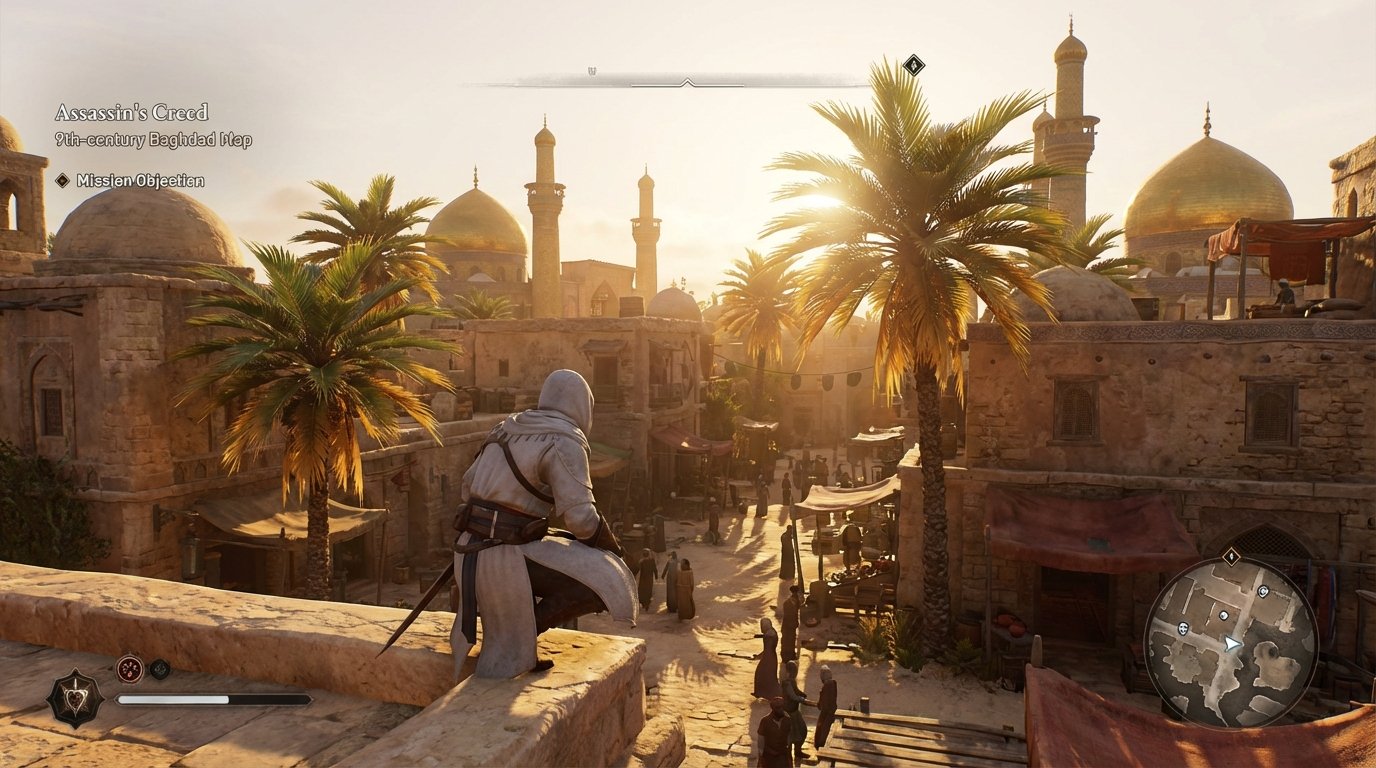Select the upper enemy marker on the minimap
The height and width of the screenshot is (768, 1376).
point(1263,592)
